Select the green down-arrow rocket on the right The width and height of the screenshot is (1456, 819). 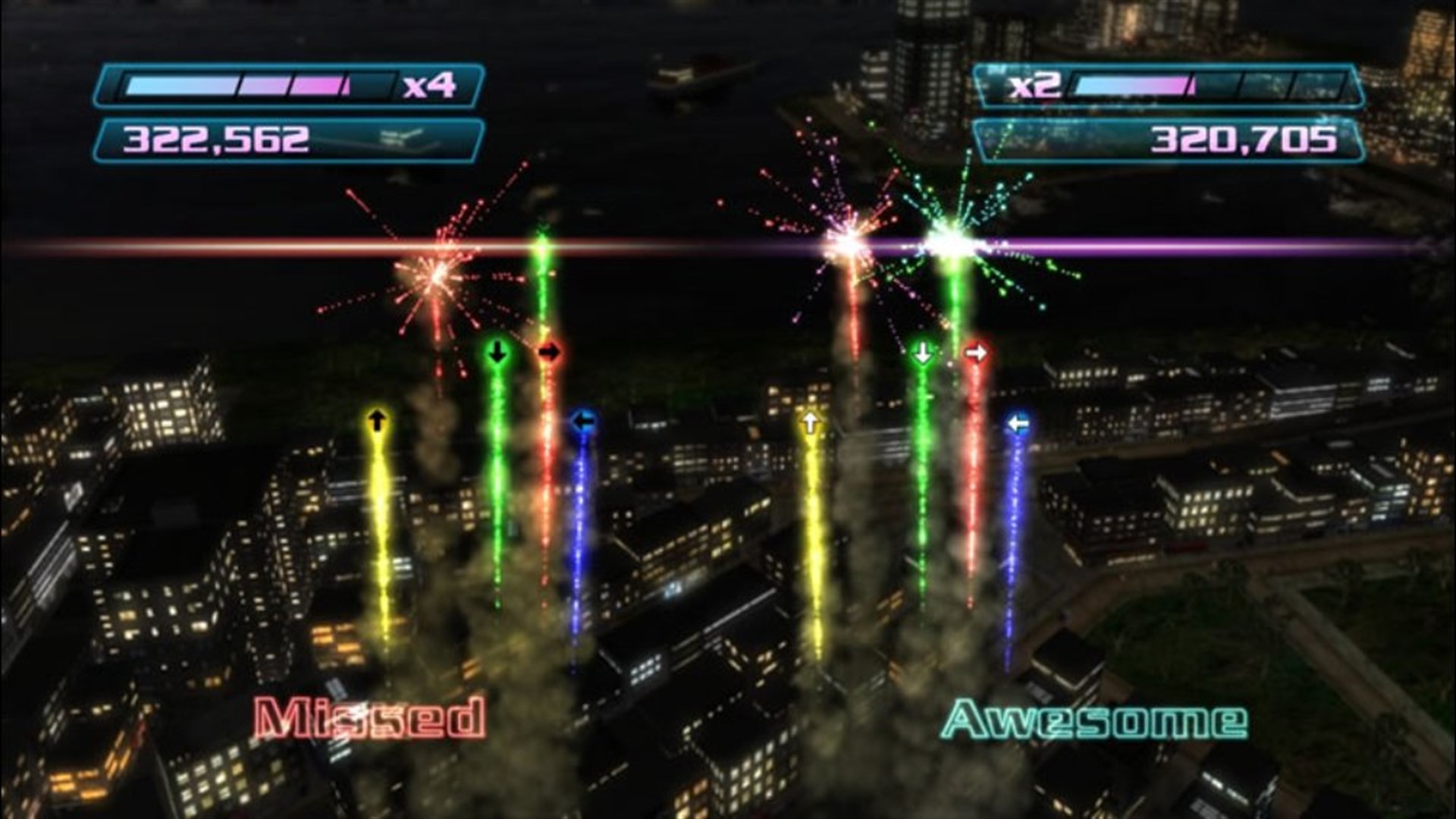[923, 352]
